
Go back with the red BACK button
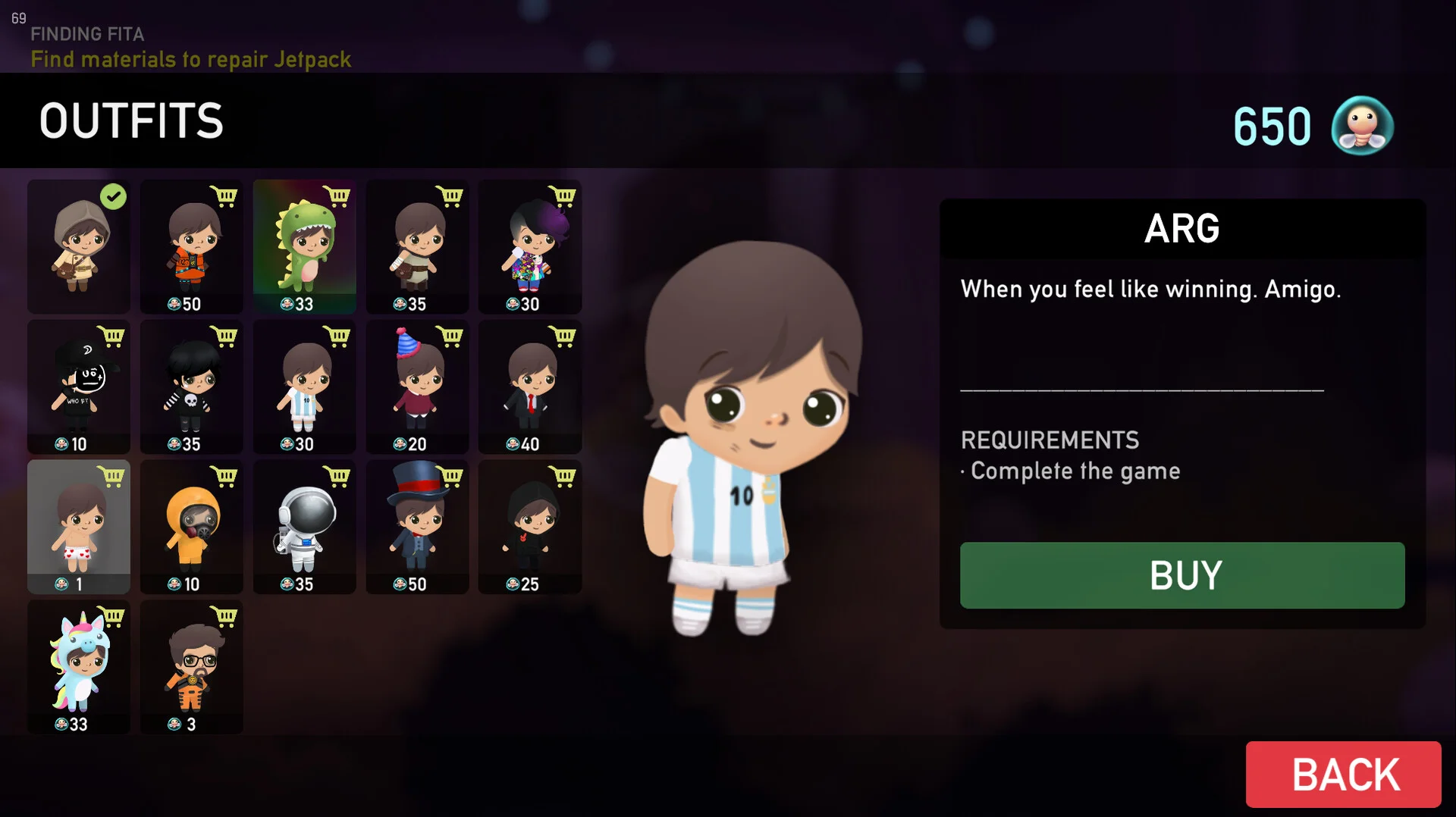point(1343,774)
